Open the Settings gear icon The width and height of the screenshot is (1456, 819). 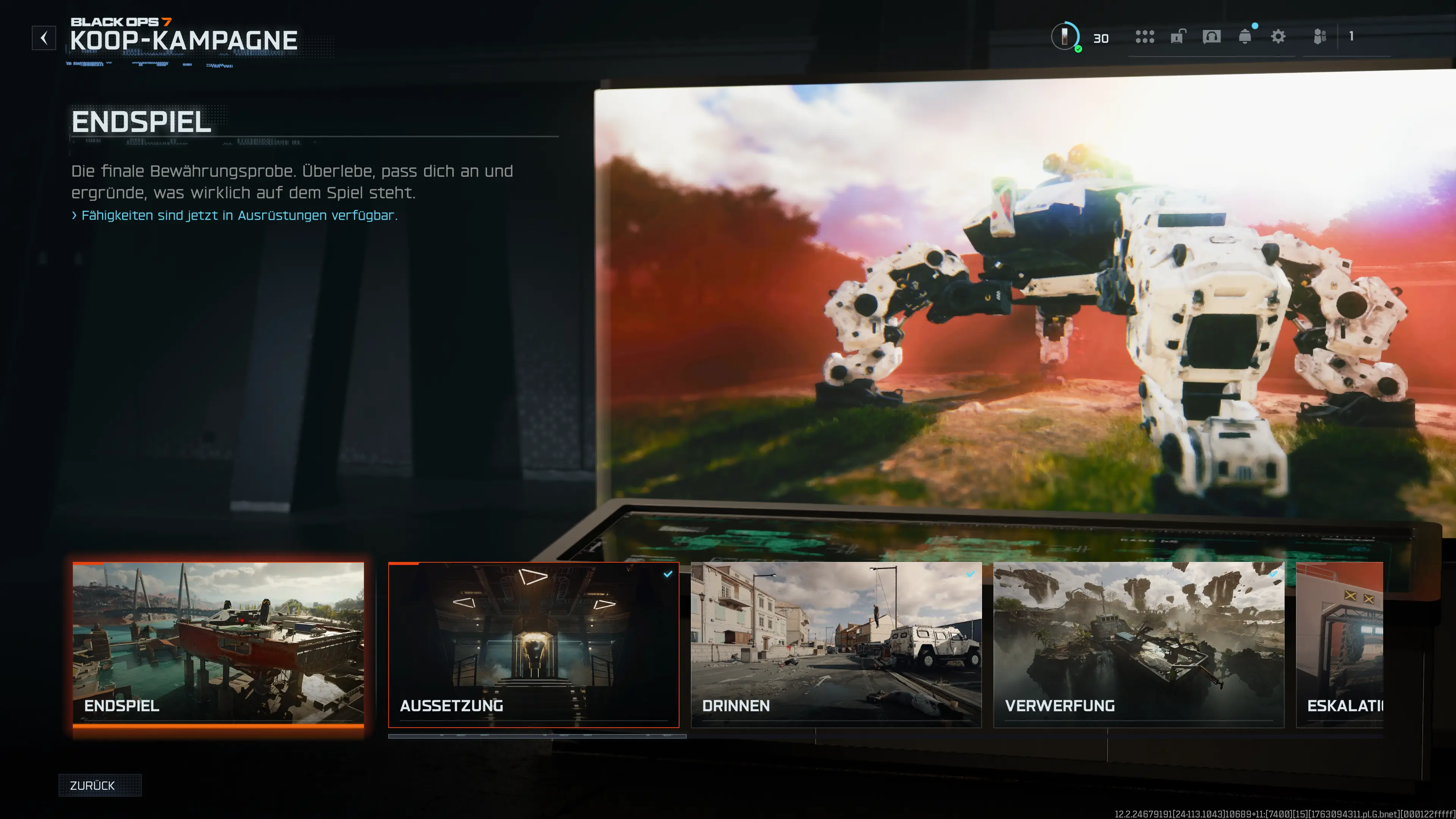pyautogui.click(x=1279, y=37)
